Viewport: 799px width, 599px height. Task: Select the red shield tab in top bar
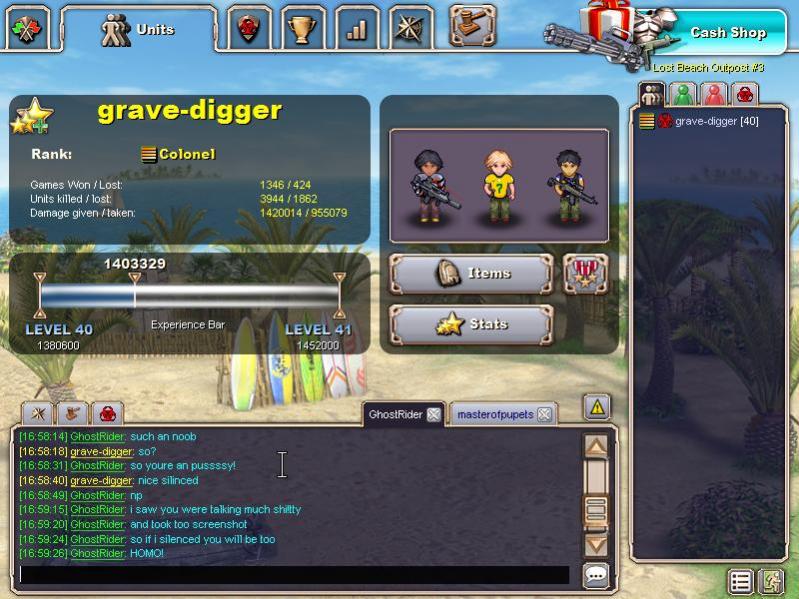(x=248, y=29)
